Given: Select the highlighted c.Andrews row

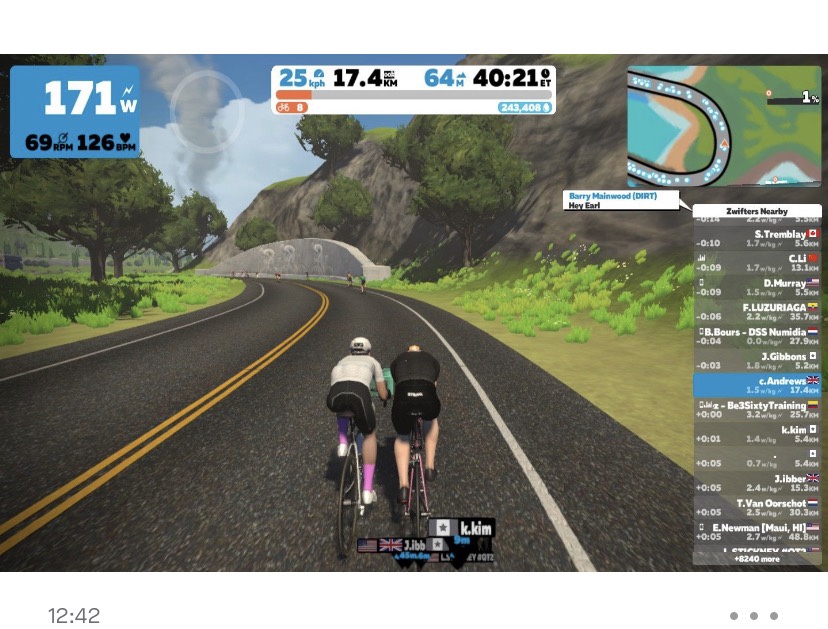Looking at the screenshot, I should 757,385.
